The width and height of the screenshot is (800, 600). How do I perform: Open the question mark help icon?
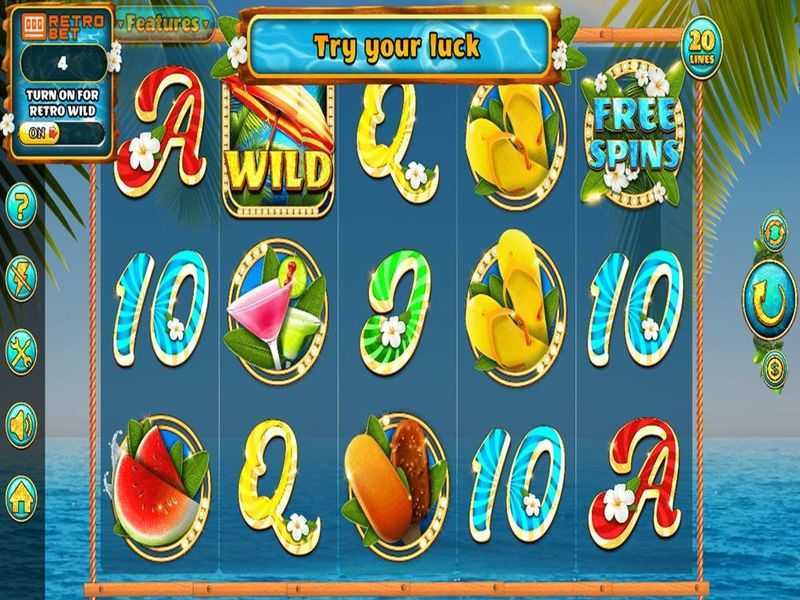[x=21, y=208]
